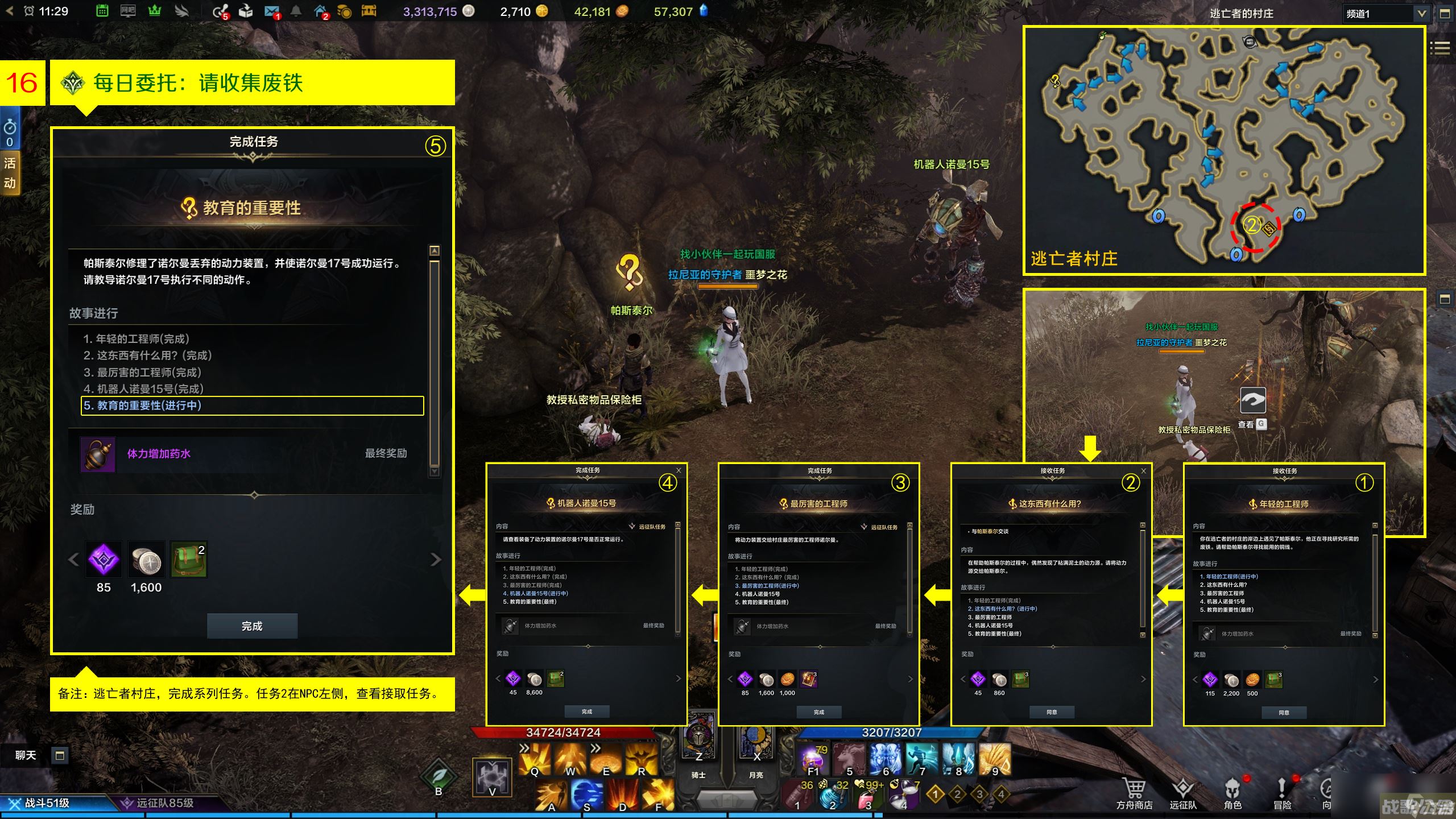
Task: Click the back arrow beside the clock
Action: click(10, 11)
